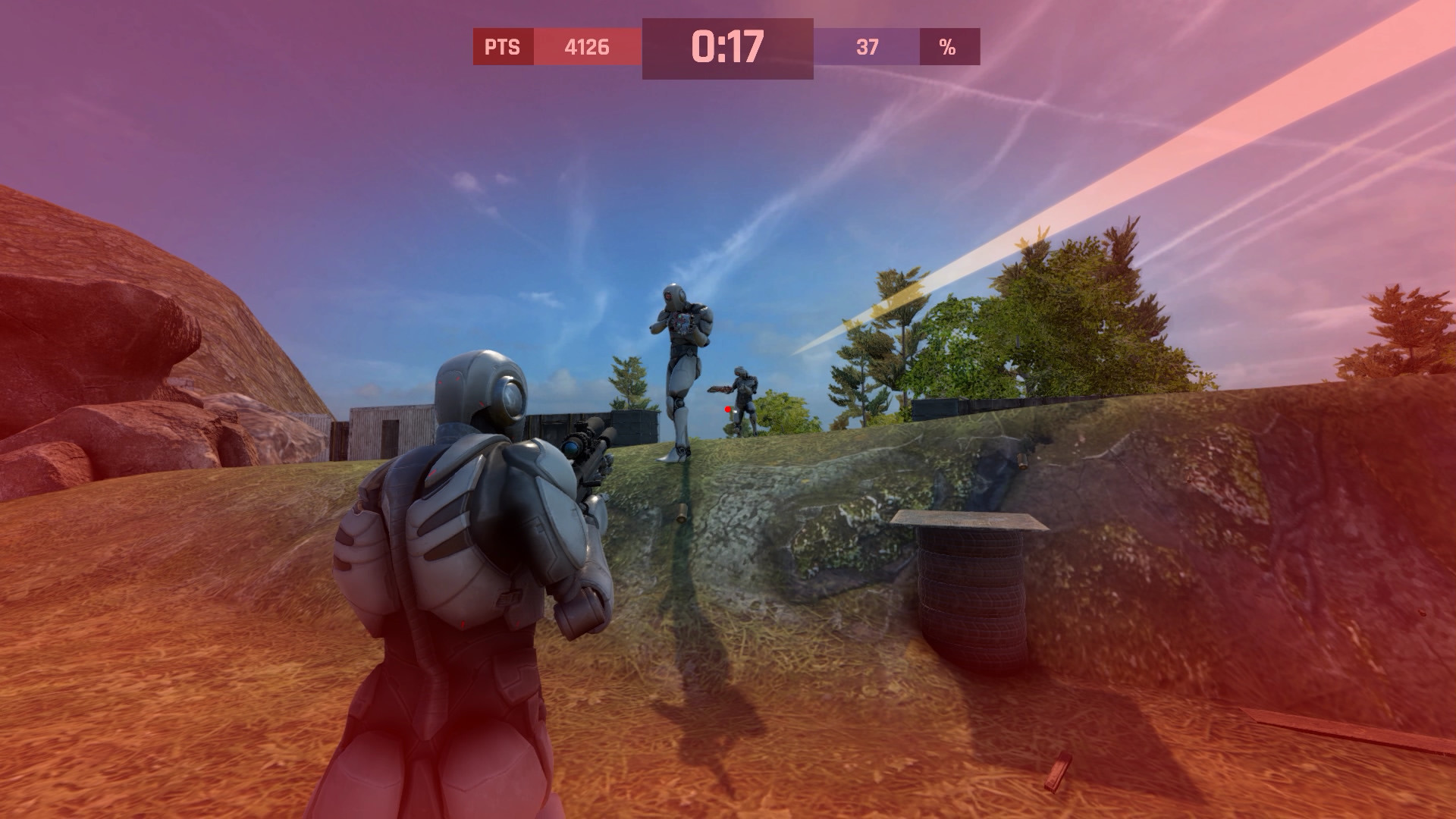The width and height of the screenshot is (1456, 819).
Task: Click the running robot target's head
Action: (675, 294)
